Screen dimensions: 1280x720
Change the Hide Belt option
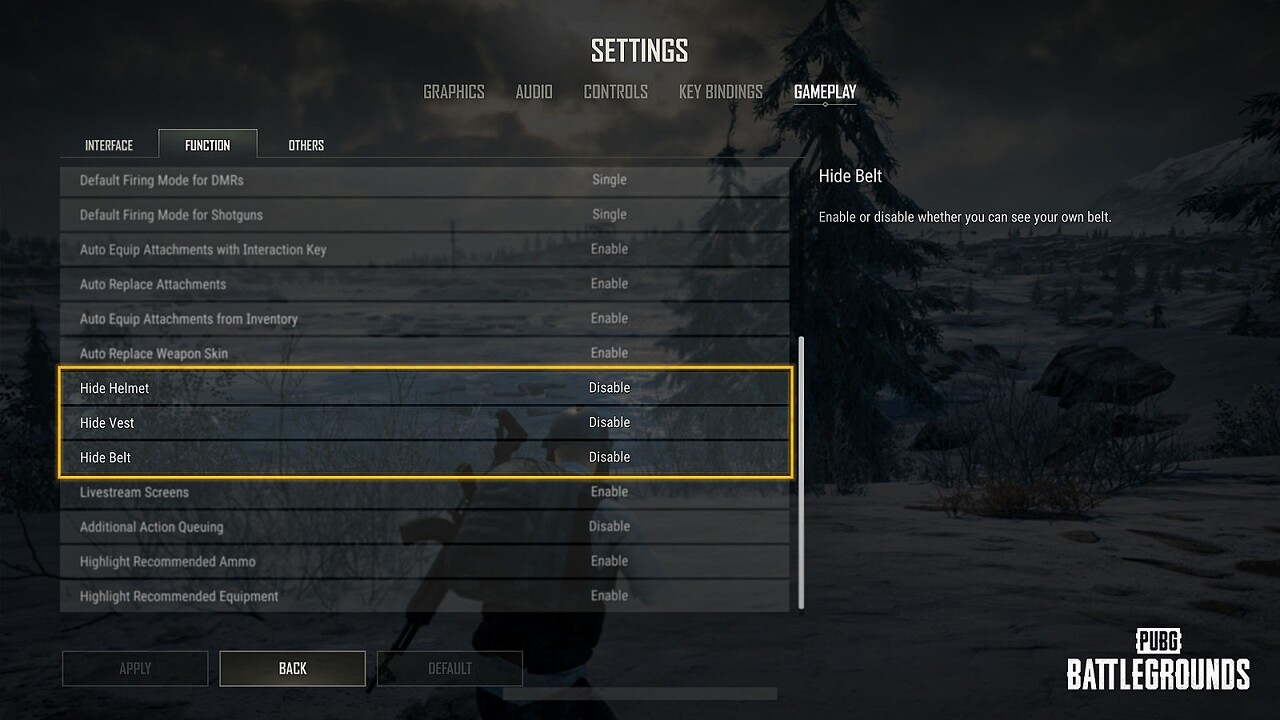coord(609,458)
